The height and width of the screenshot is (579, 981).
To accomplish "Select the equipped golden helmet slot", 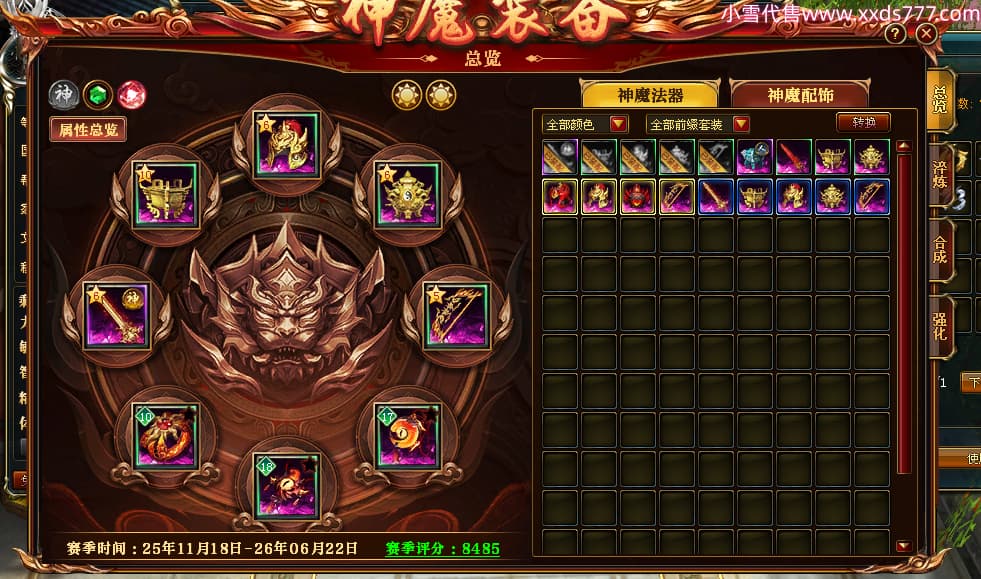I will [x=287, y=144].
